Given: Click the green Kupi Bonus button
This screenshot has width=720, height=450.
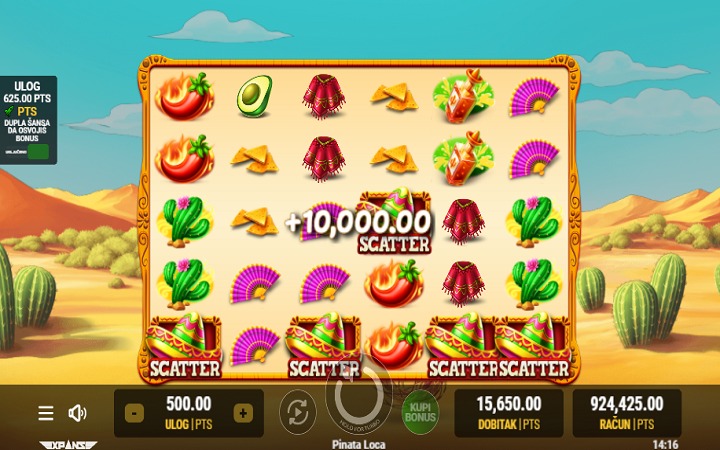Looking at the screenshot, I should [x=420, y=413].
